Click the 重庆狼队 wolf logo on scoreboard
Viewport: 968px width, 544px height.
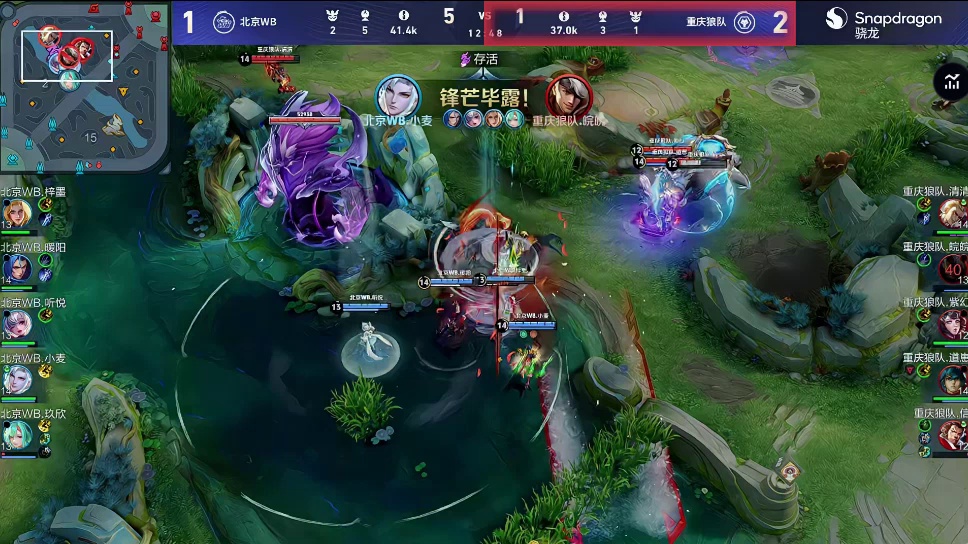point(744,22)
